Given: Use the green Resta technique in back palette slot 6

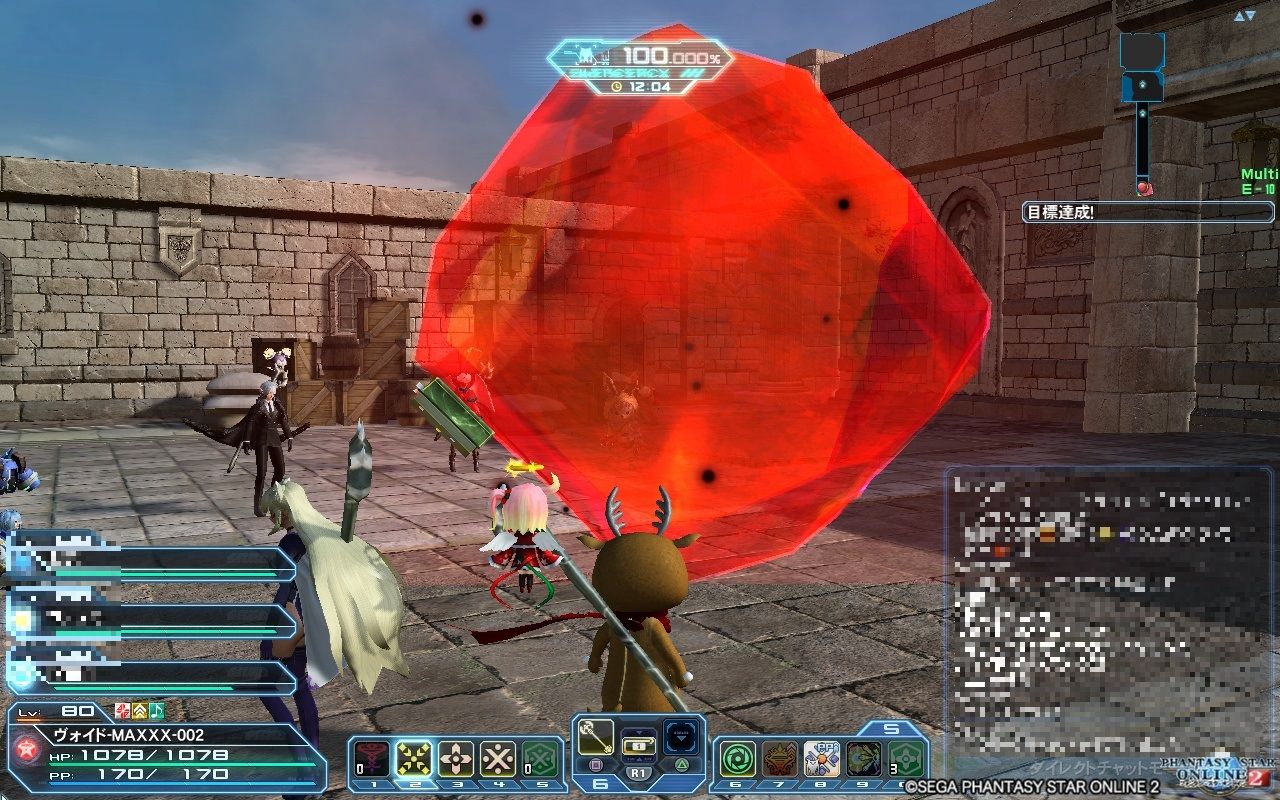Looking at the screenshot, I should click(739, 758).
